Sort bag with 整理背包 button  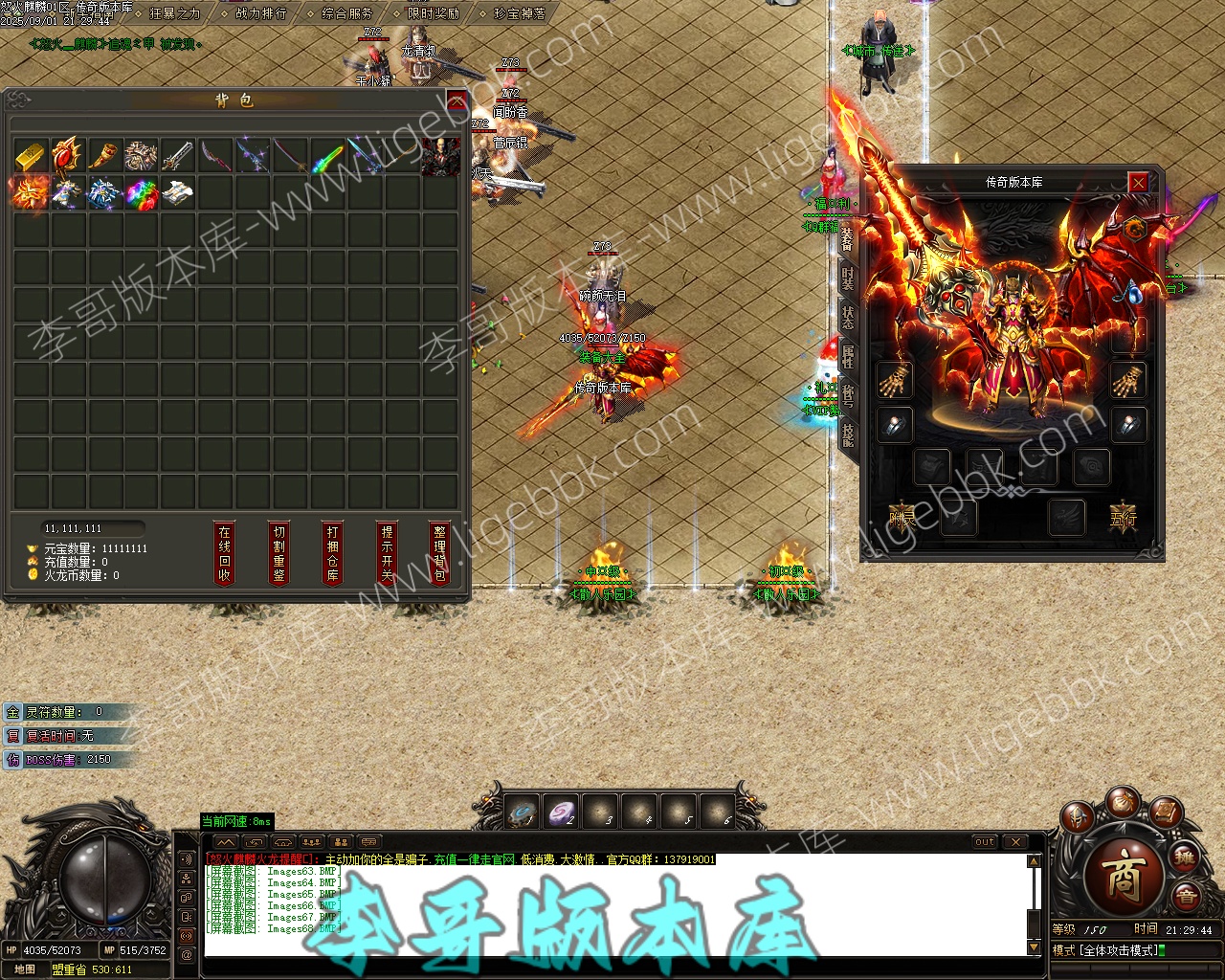[x=439, y=553]
